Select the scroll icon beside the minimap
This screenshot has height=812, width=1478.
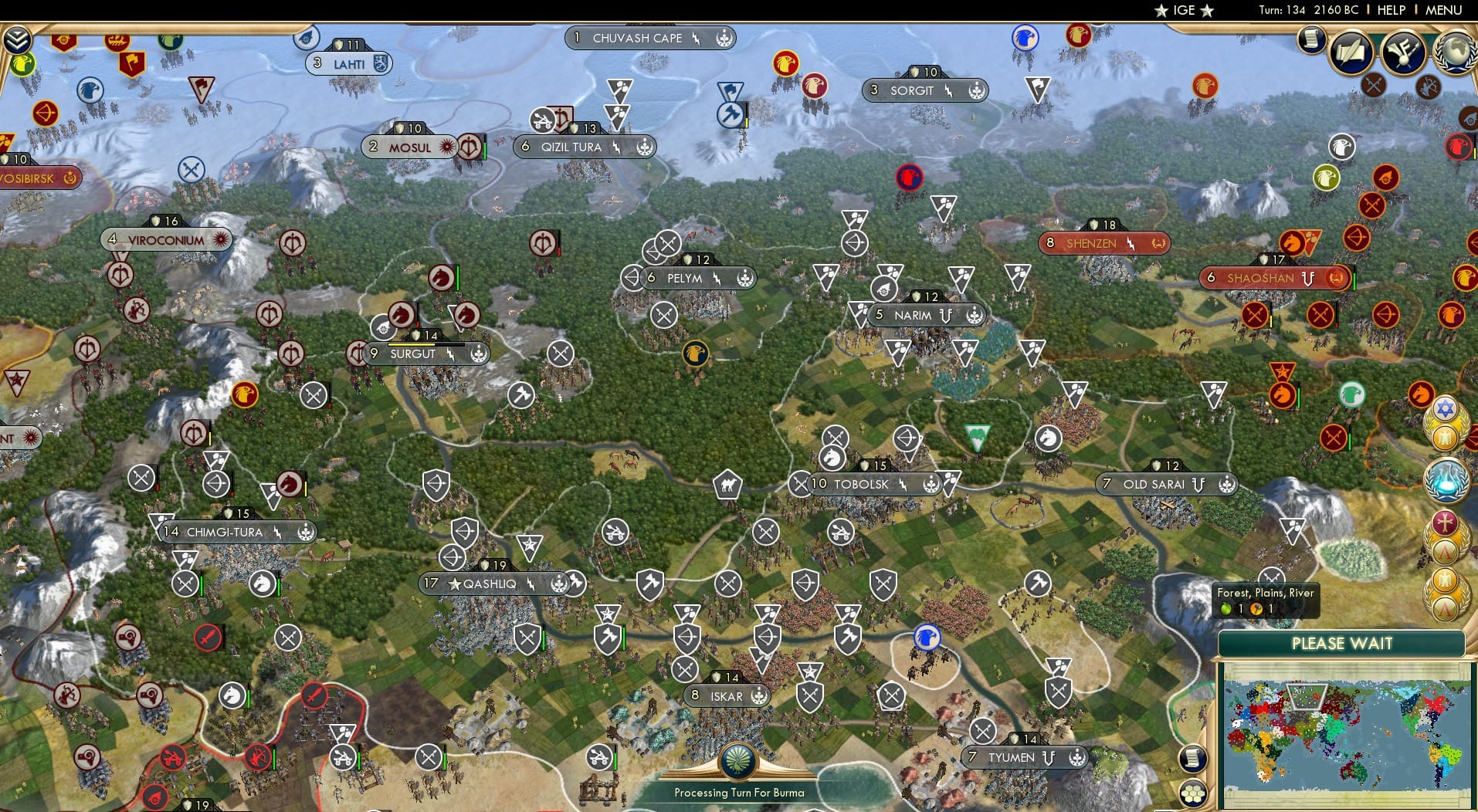pyautogui.click(x=1192, y=759)
